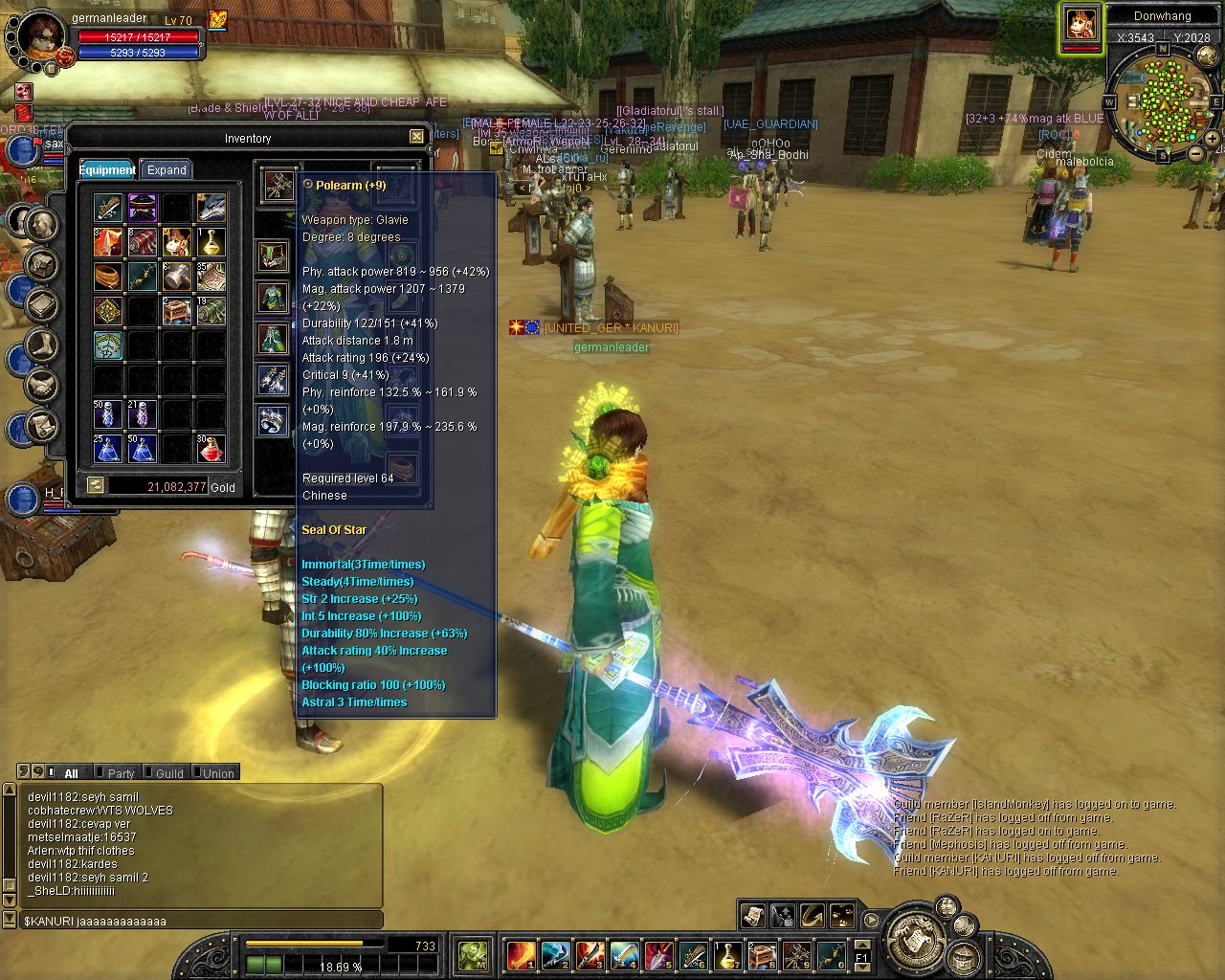Switch to the Expand tab
This screenshot has width=1225, height=980.
coord(167,169)
